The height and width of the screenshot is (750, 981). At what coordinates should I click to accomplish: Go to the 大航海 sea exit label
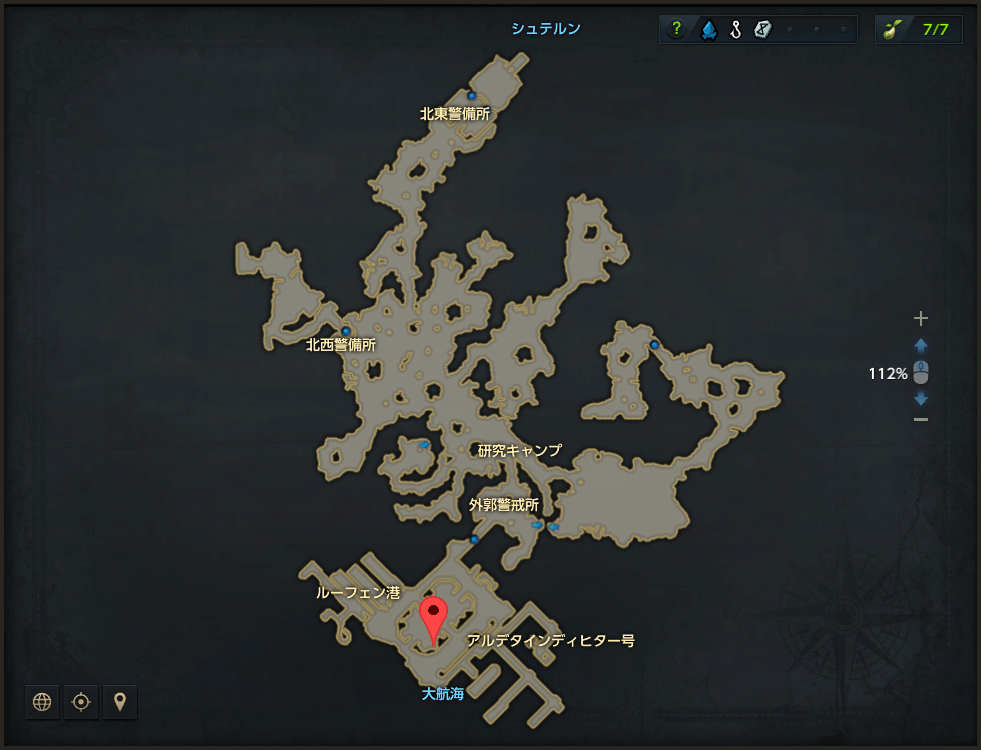click(x=442, y=693)
